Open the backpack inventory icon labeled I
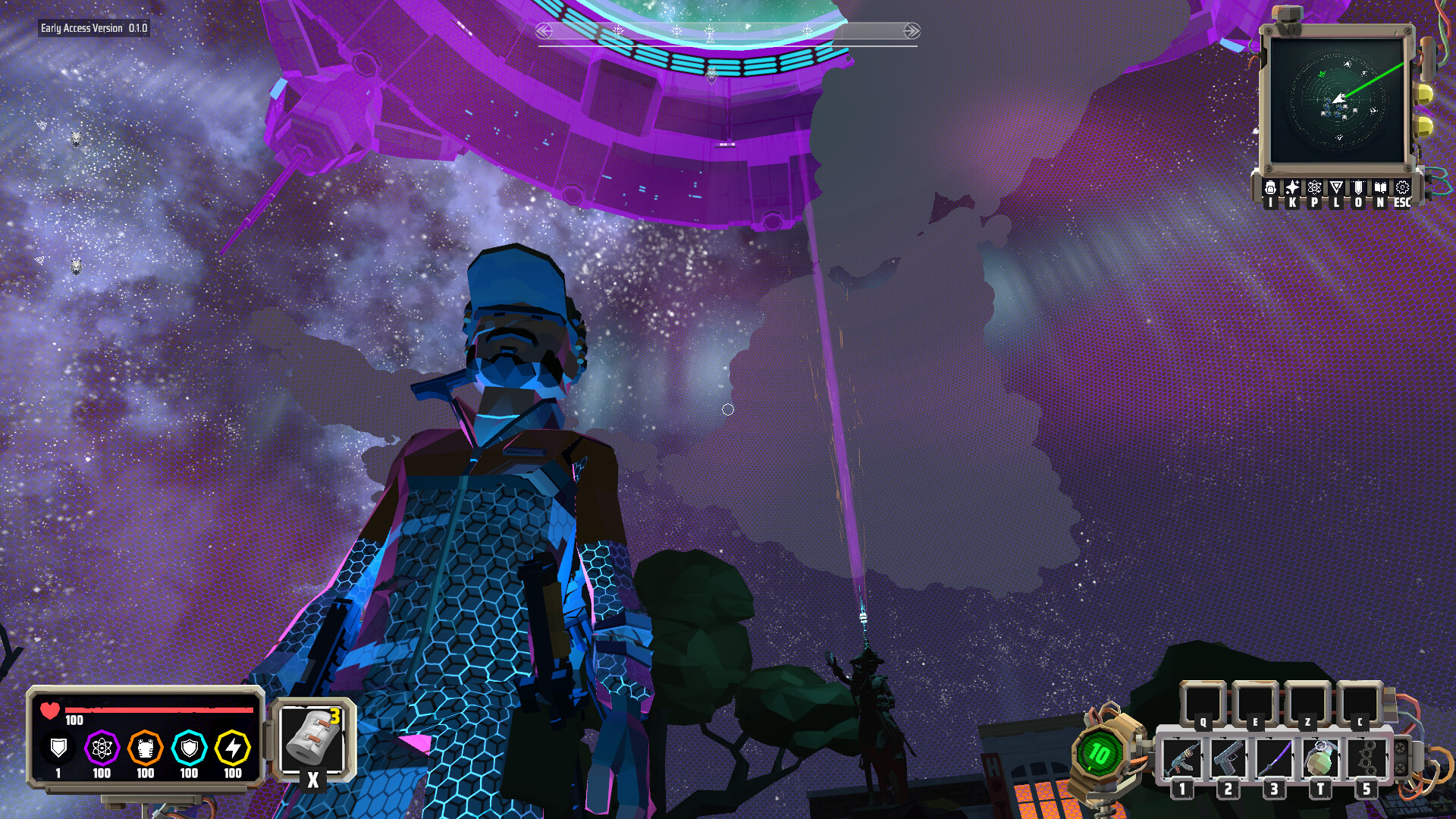This screenshot has height=819, width=1456. tap(1270, 188)
